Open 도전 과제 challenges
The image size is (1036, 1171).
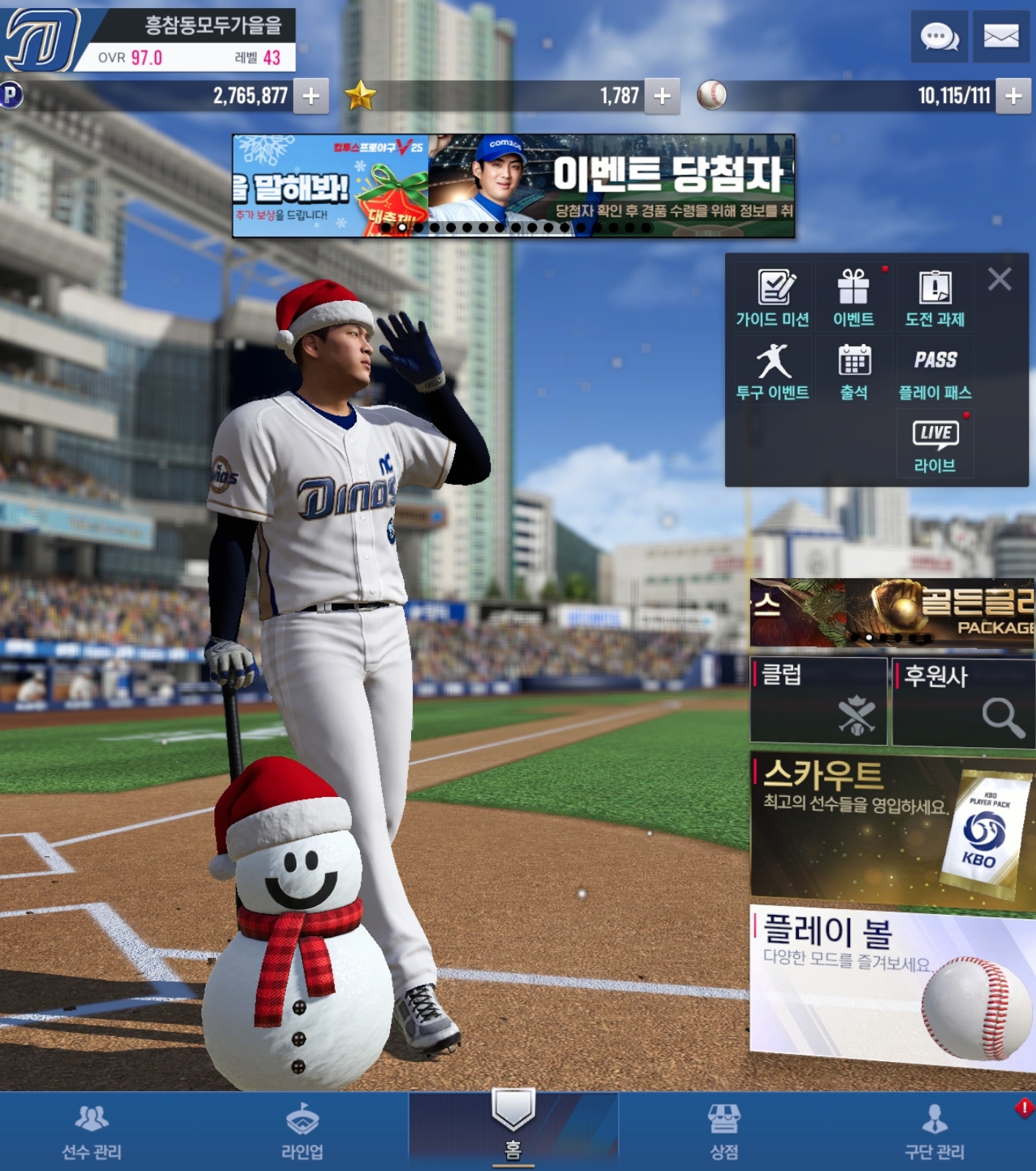935,297
